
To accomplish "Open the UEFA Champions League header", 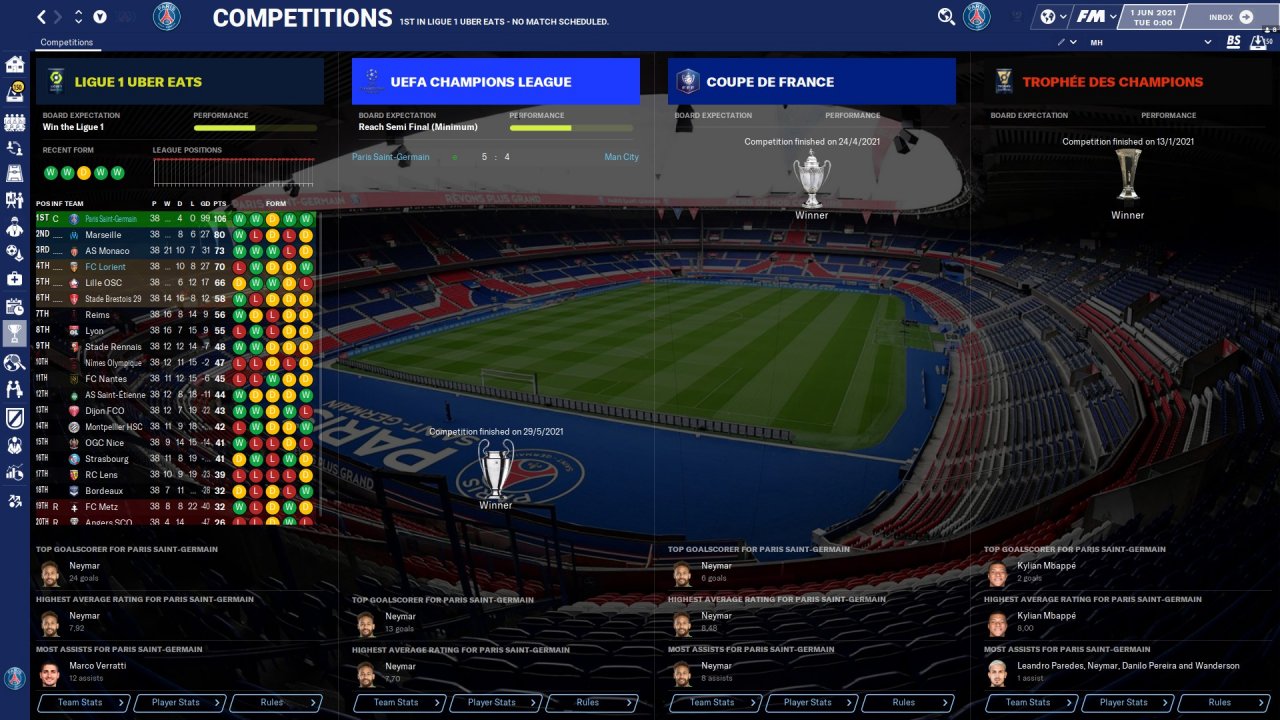I will coord(495,82).
